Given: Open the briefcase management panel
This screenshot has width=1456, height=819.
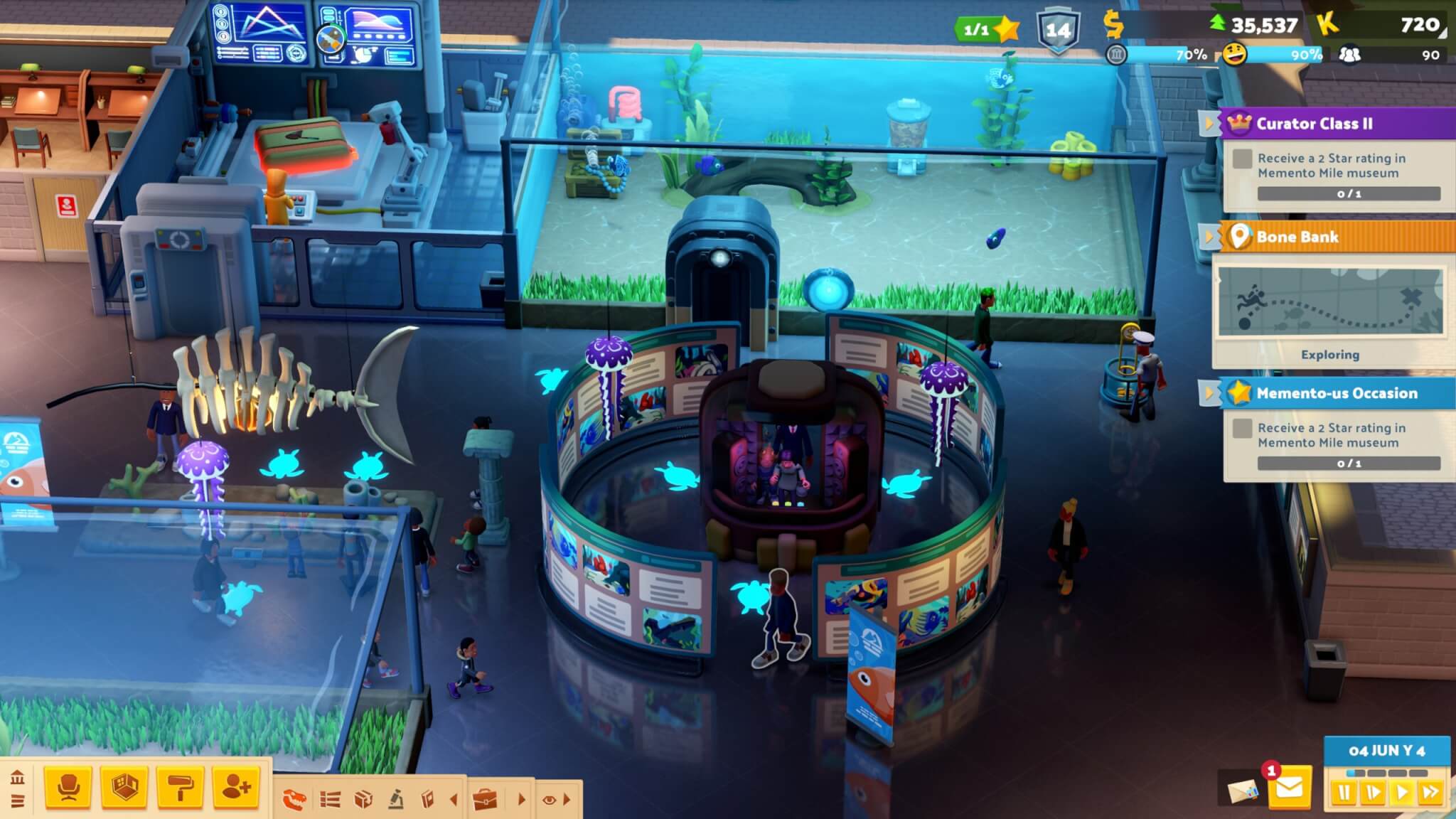Looking at the screenshot, I should tap(486, 800).
